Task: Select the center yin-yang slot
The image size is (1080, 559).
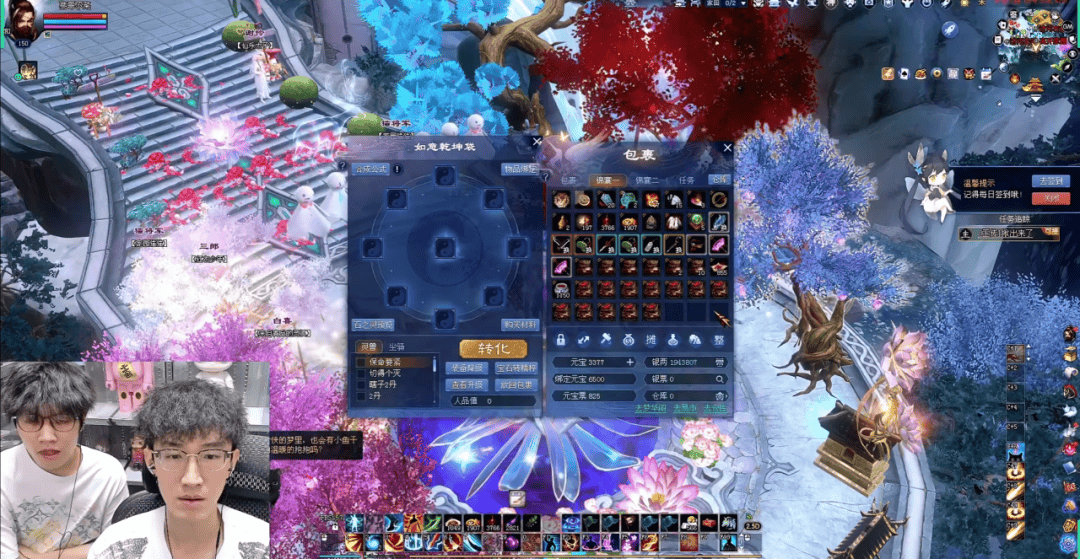Action: coord(444,247)
